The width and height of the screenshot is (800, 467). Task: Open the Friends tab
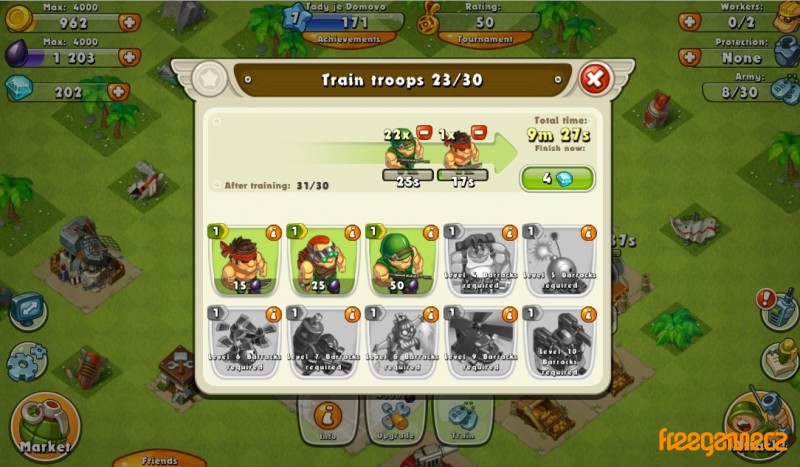click(x=159, y=460)
